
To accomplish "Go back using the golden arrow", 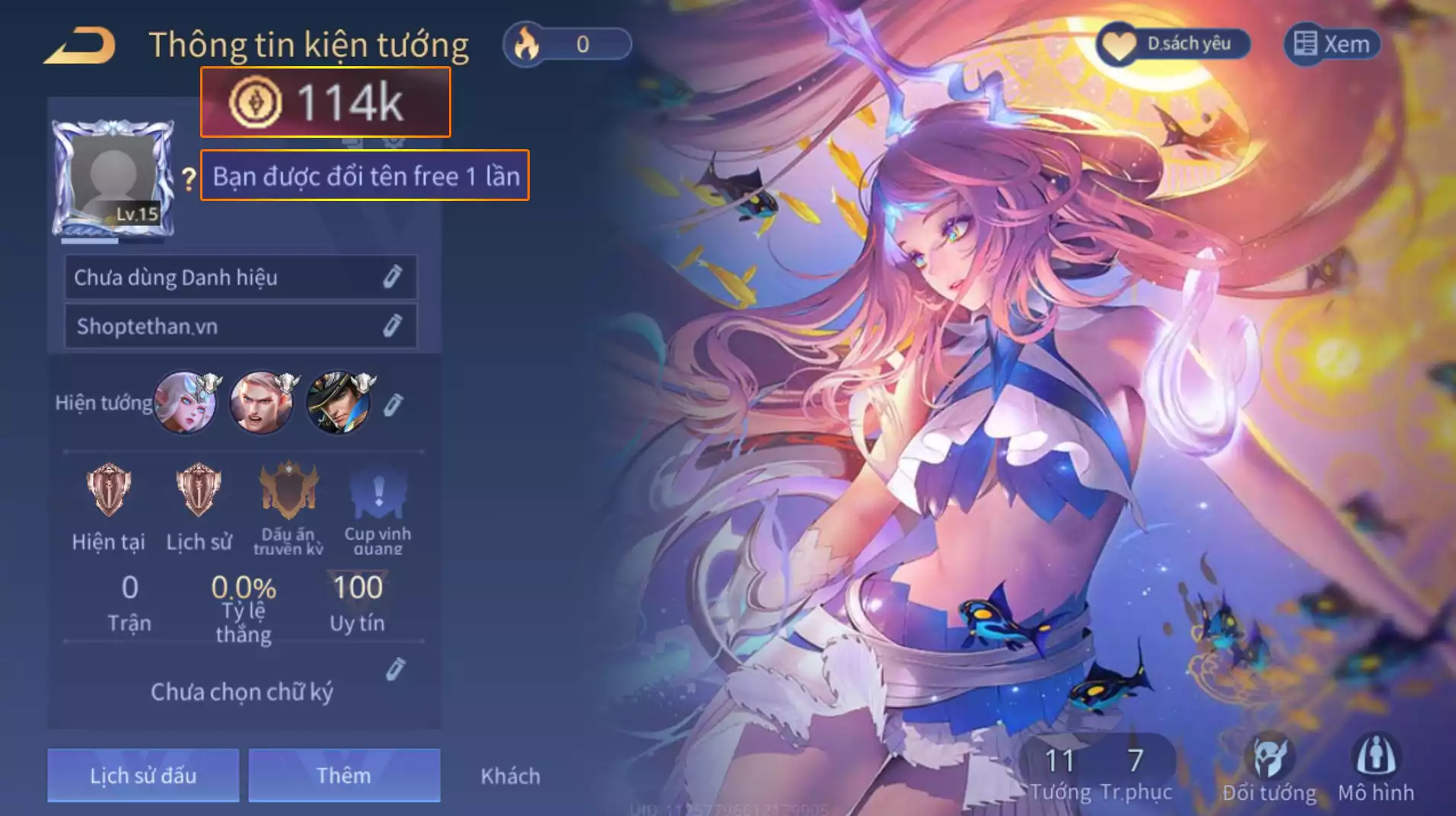I will pos(81,45).
